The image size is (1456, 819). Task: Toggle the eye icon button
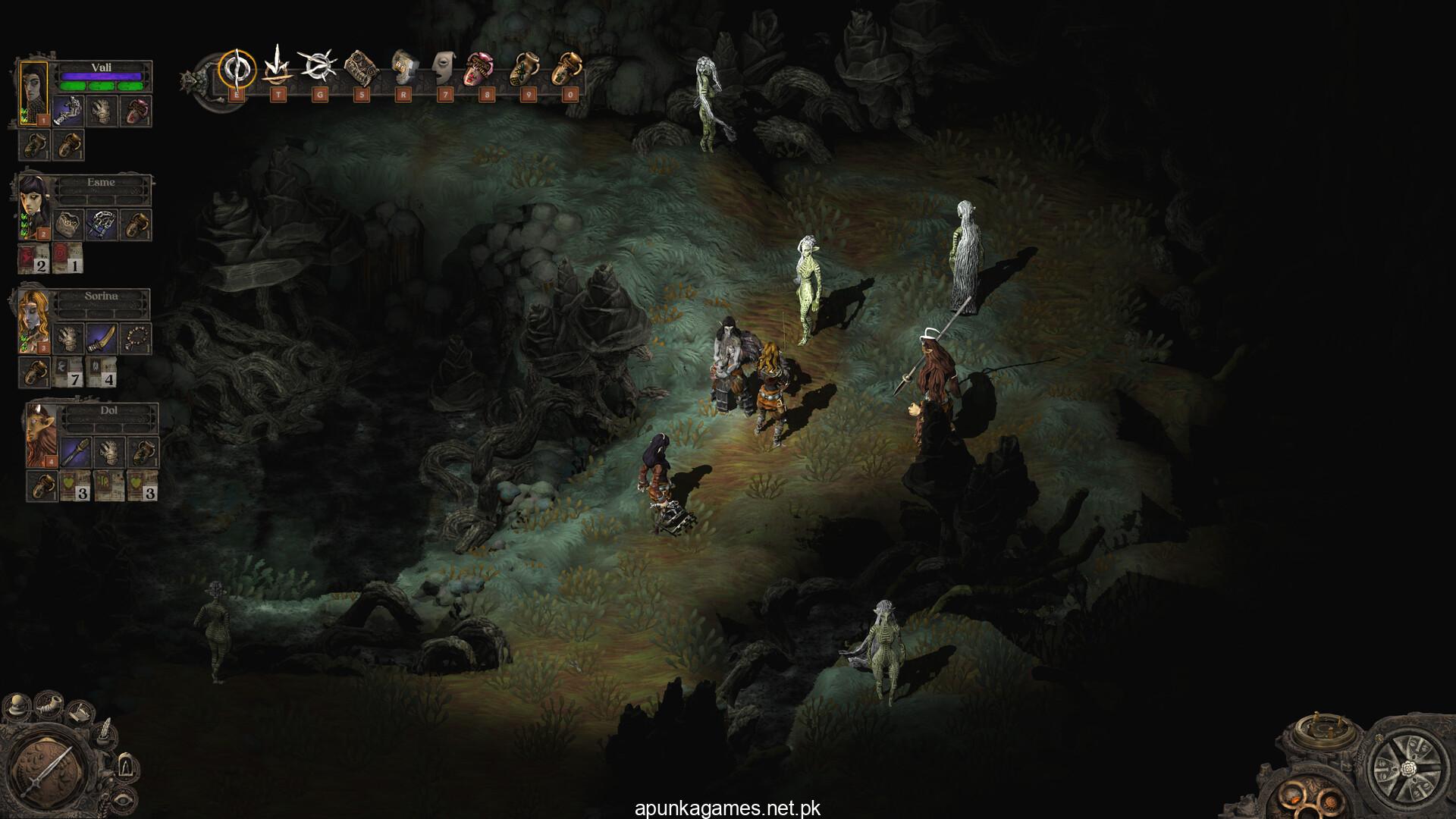click(122, 799)
